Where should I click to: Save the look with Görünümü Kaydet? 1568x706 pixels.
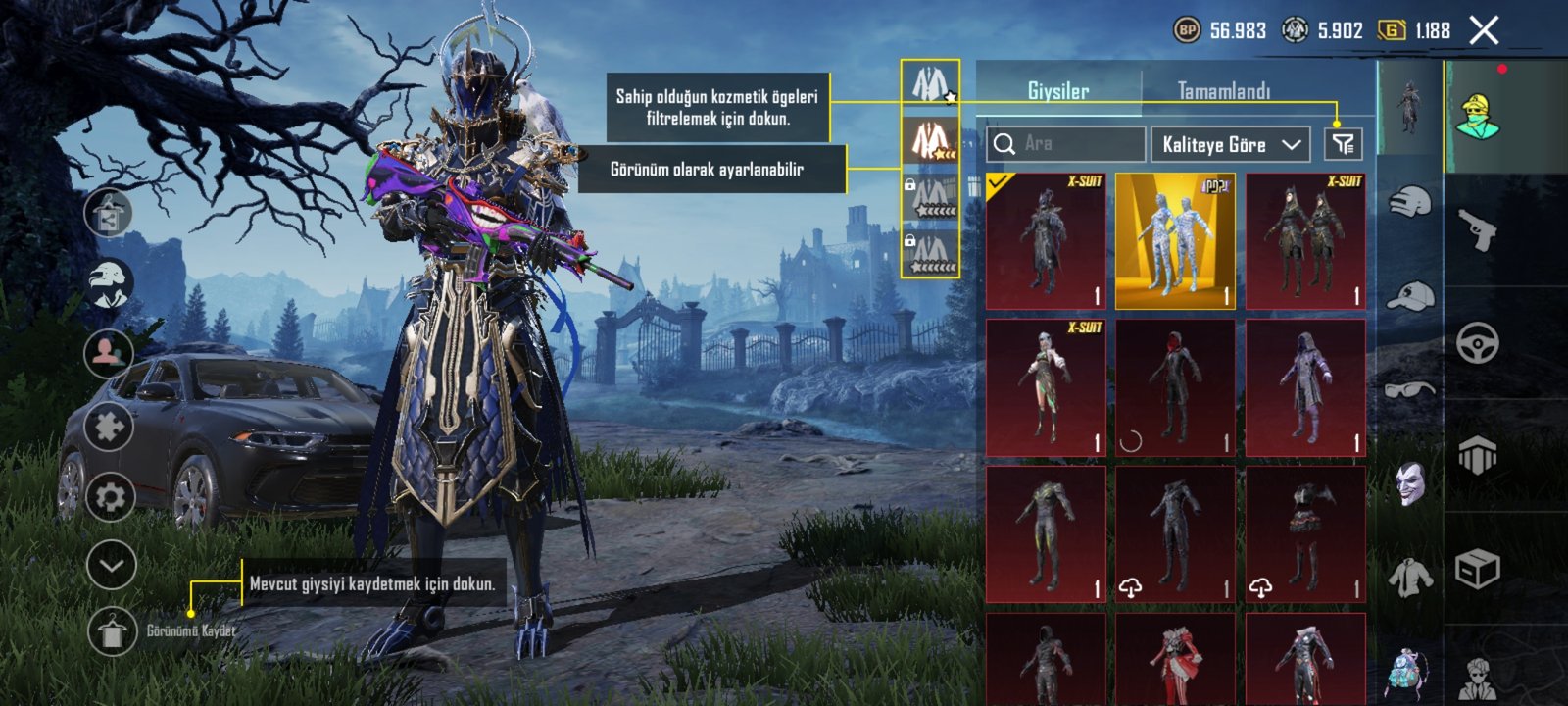tap(113, 630)
